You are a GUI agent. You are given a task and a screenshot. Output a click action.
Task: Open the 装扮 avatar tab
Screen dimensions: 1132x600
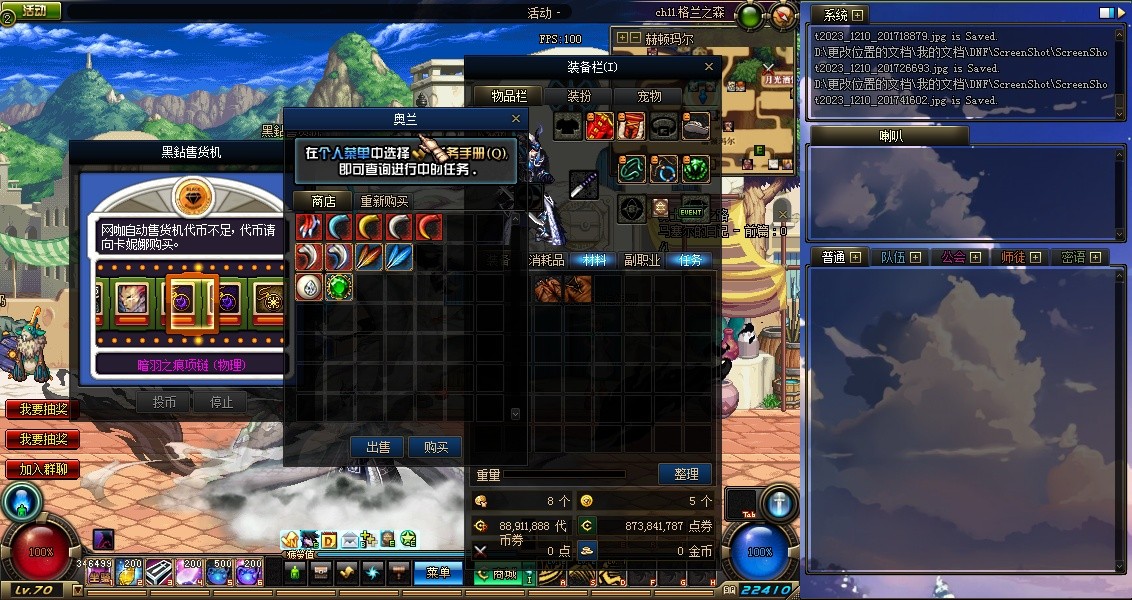[579, 96]
